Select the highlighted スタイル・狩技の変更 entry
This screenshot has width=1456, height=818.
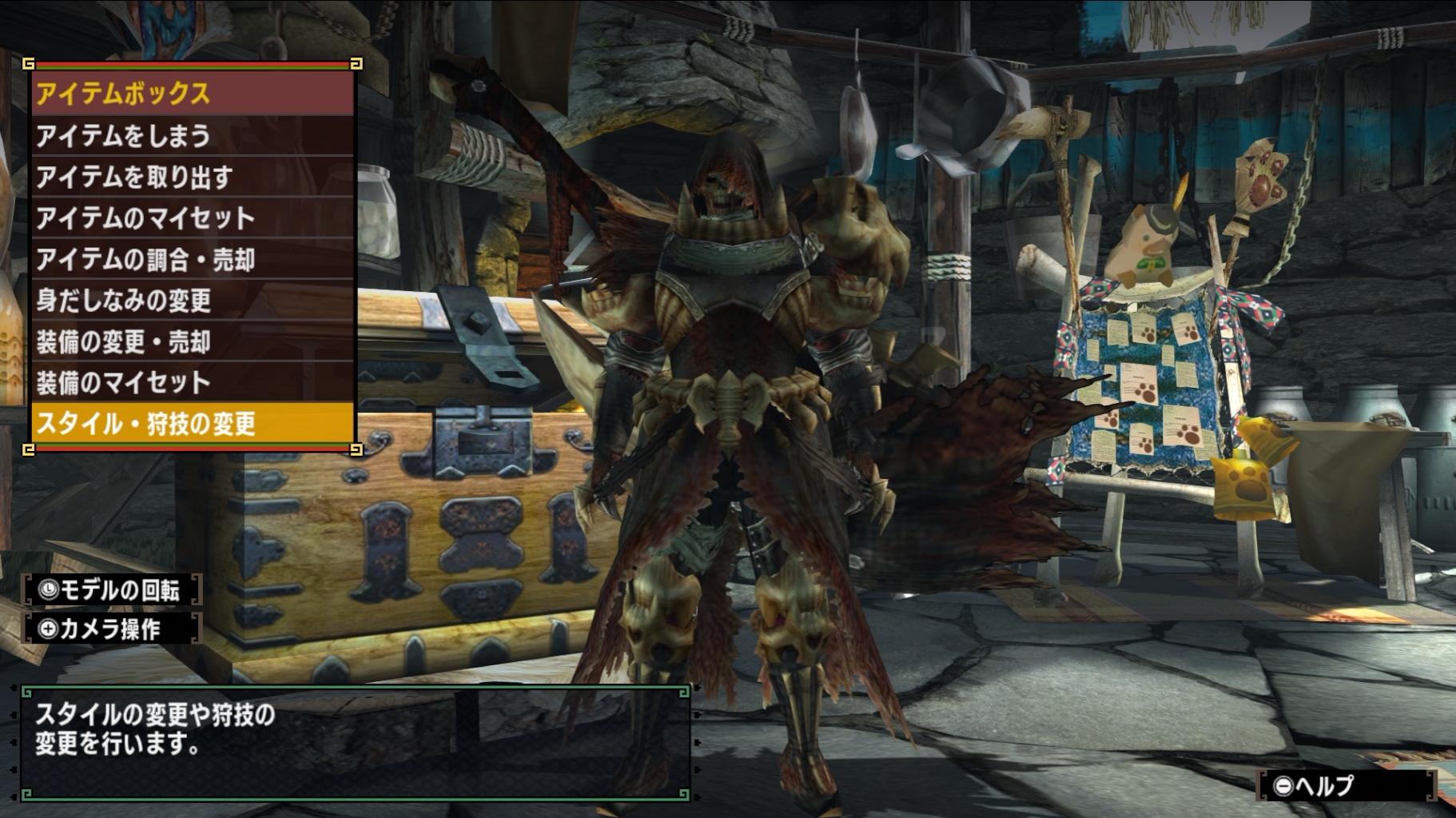pos(192,424)
